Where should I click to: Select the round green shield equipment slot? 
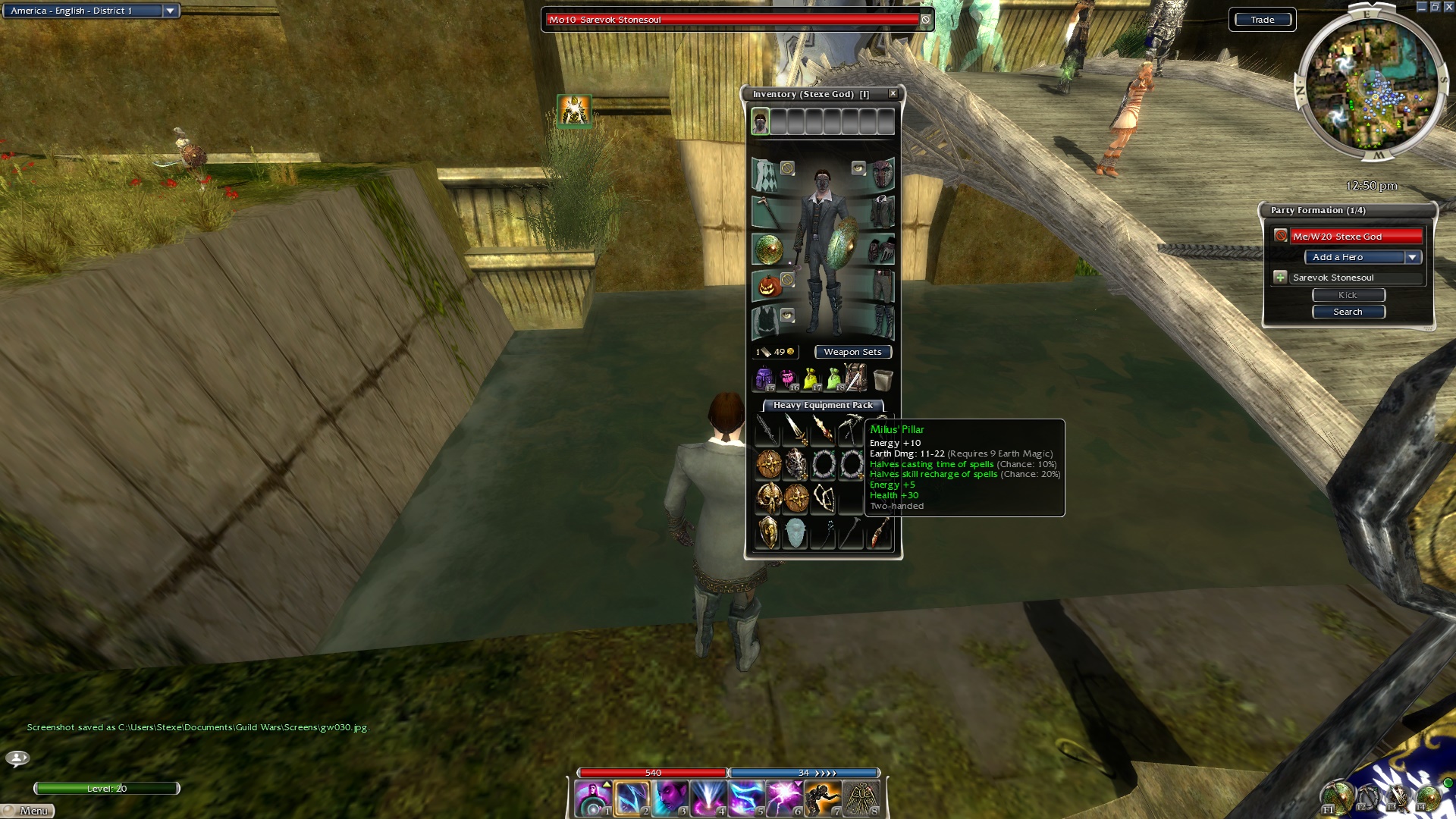tap(767, 249)
